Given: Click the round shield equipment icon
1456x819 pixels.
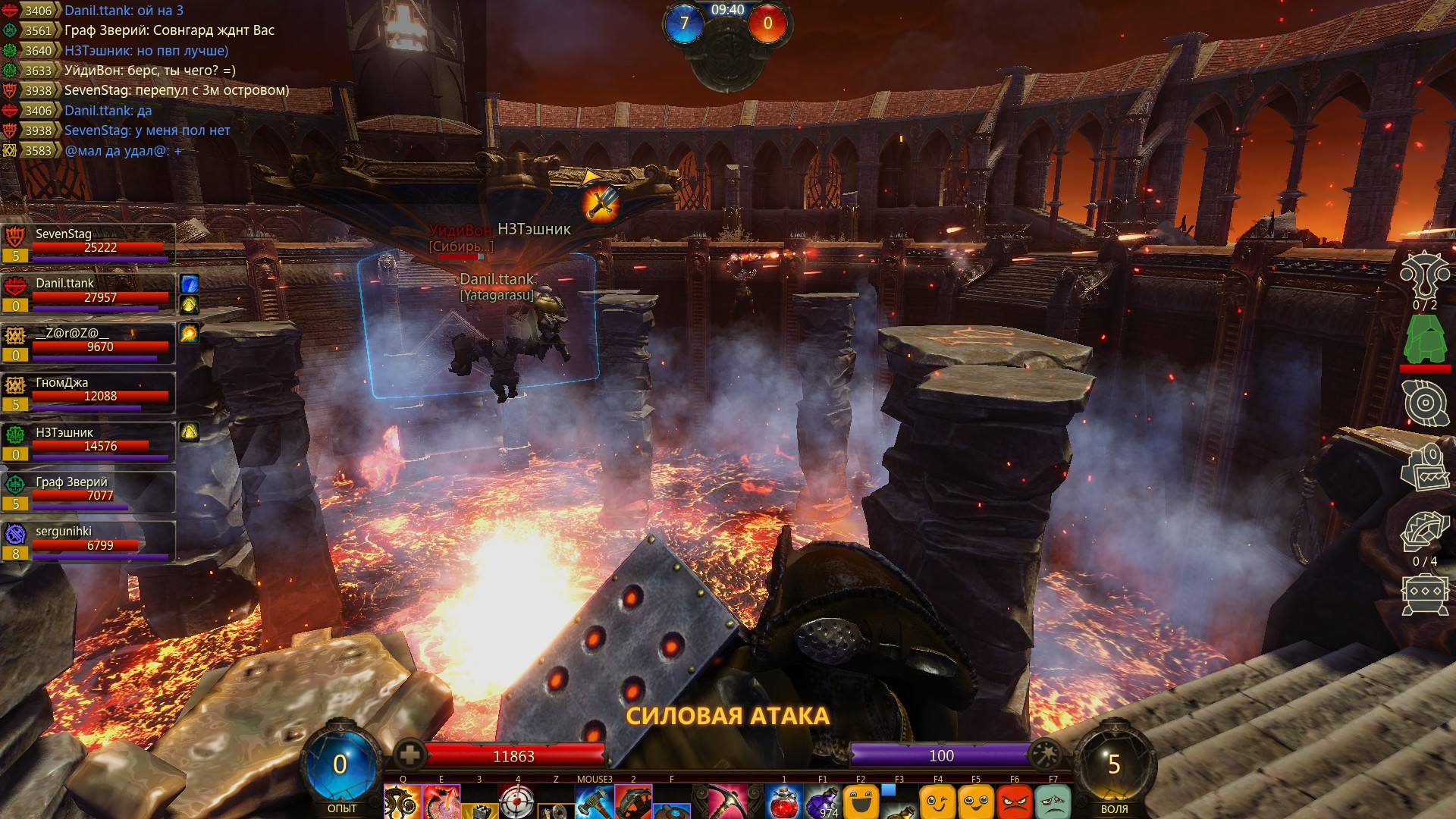Looking at the screenshot, I should [x=1425, y=402].
